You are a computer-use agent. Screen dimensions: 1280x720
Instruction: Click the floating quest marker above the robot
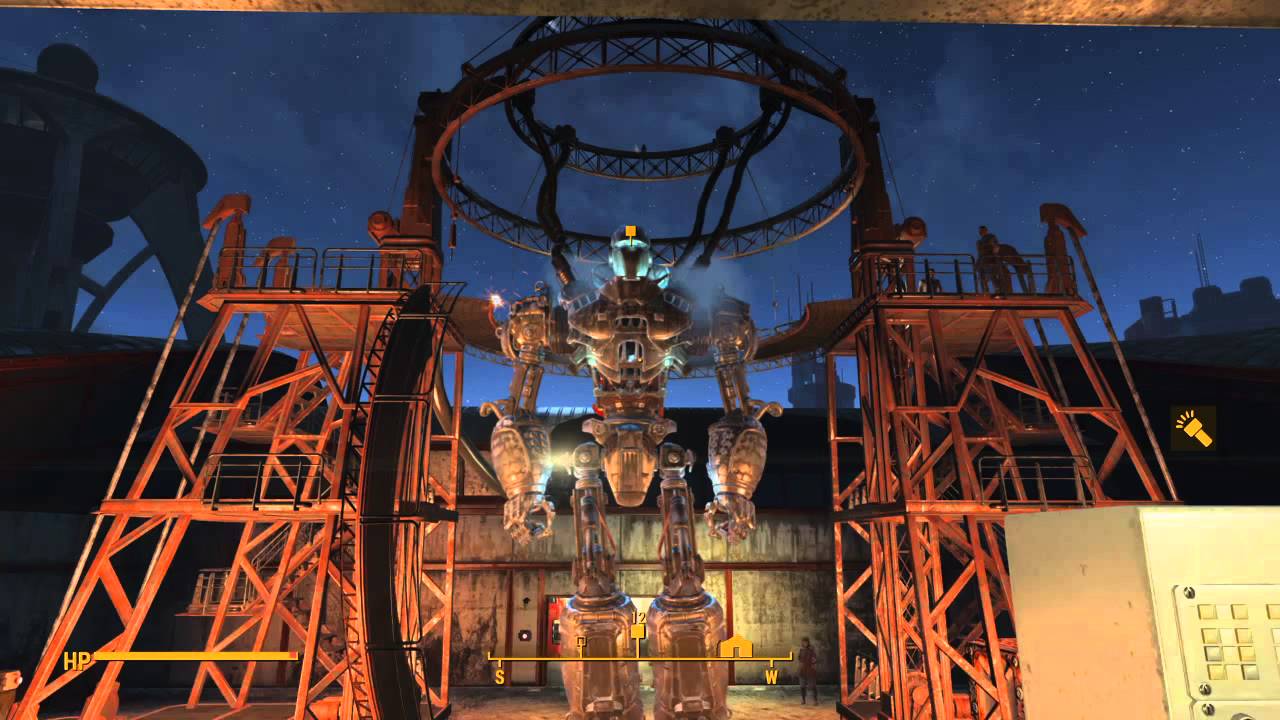coord(630,233)
